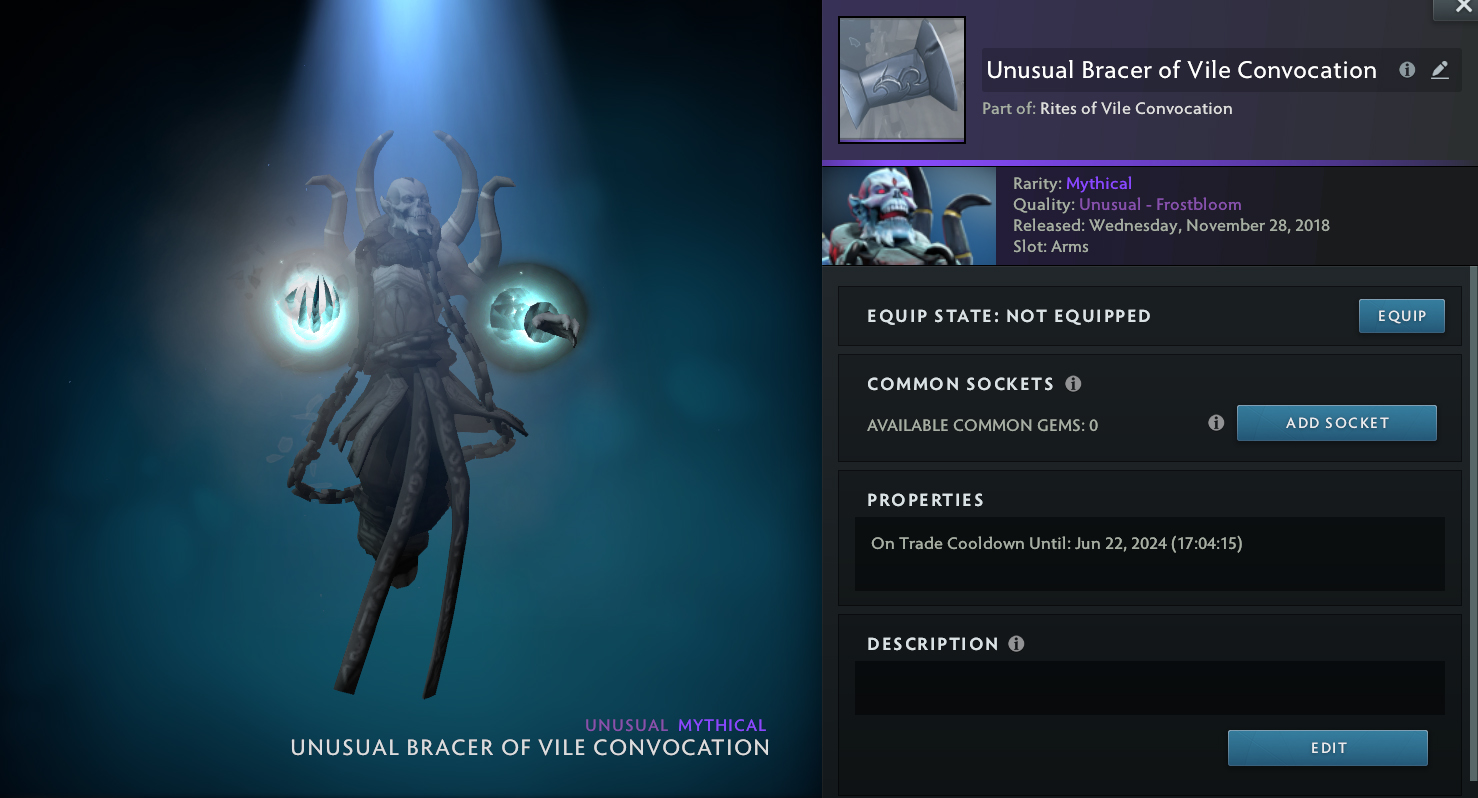Equip the Bracer of Vile Convocation

(1401, 316)
